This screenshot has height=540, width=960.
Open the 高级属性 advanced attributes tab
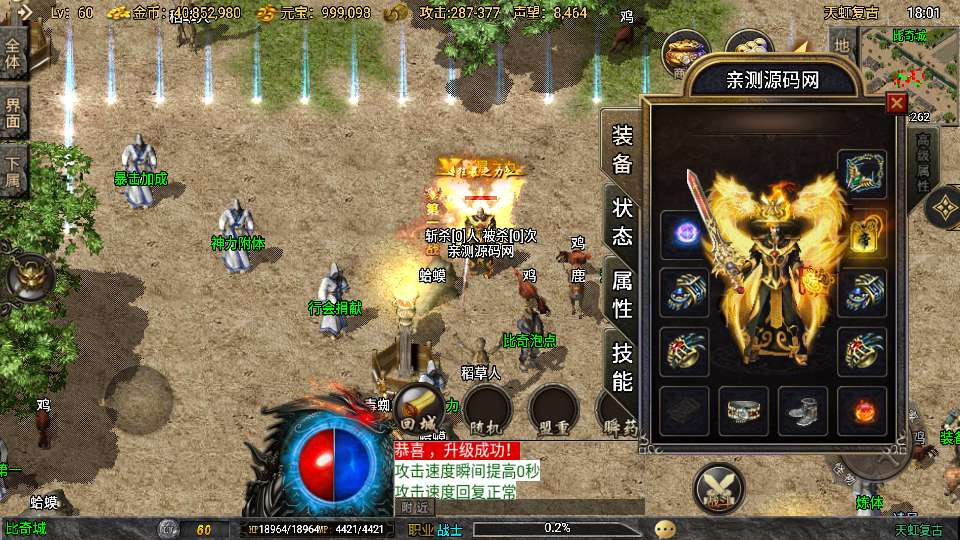tap(924, 162)
